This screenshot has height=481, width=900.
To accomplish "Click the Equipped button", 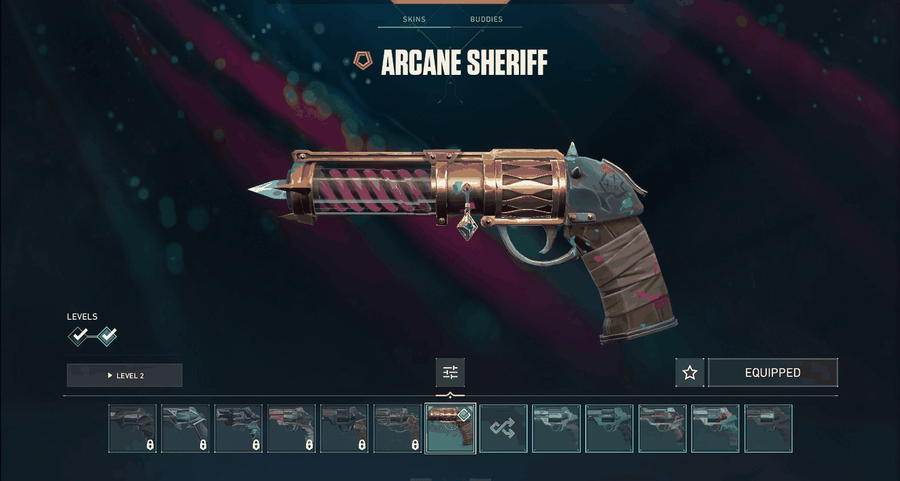I will [x=772, y=373].
